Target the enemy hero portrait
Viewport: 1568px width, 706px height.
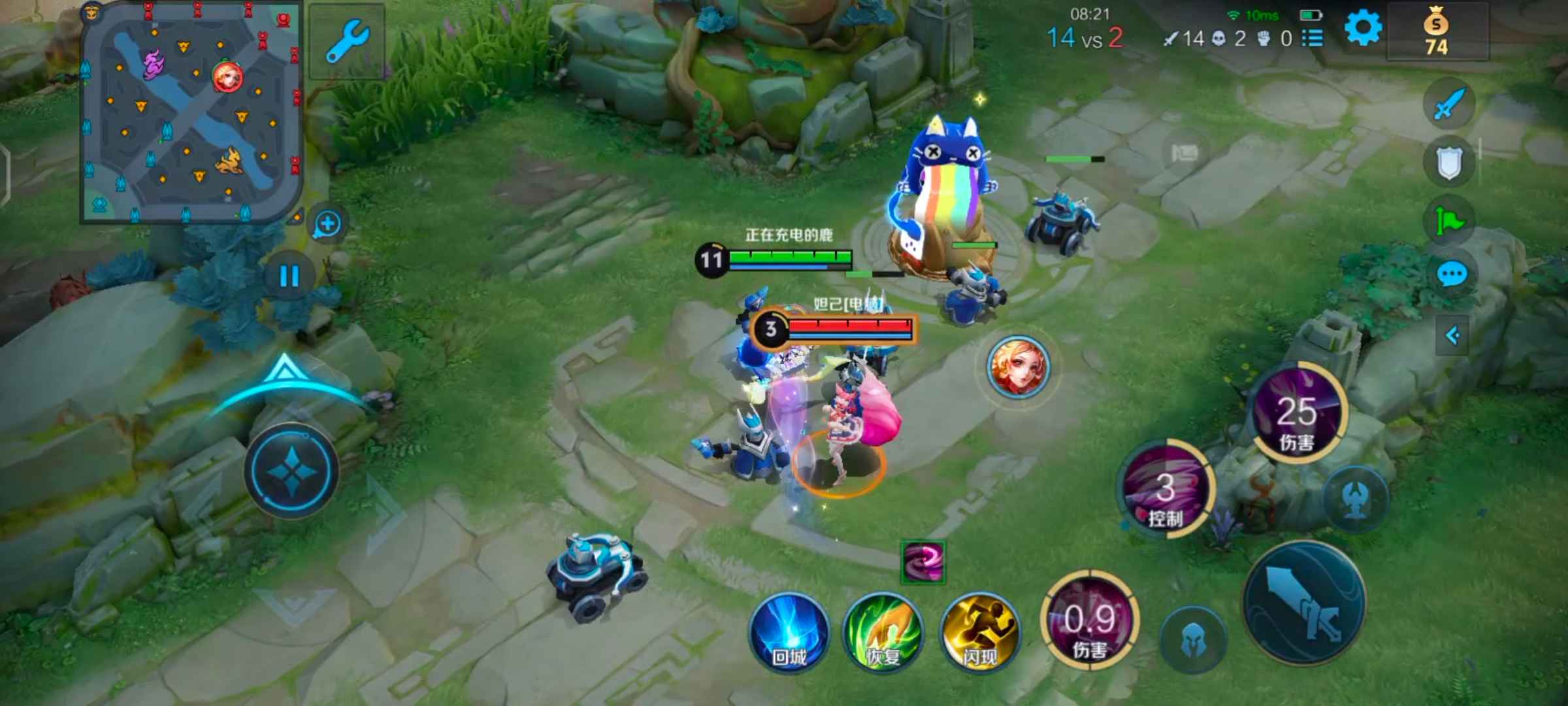[1017, 367]
